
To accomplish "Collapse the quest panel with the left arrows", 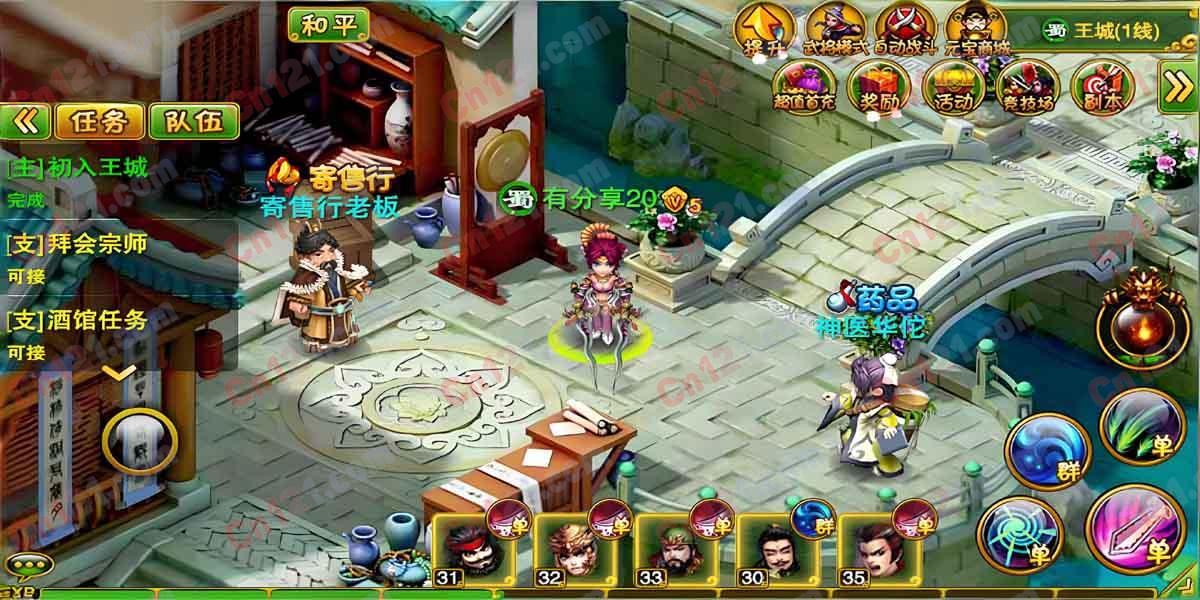I will [x=27, y=121].
